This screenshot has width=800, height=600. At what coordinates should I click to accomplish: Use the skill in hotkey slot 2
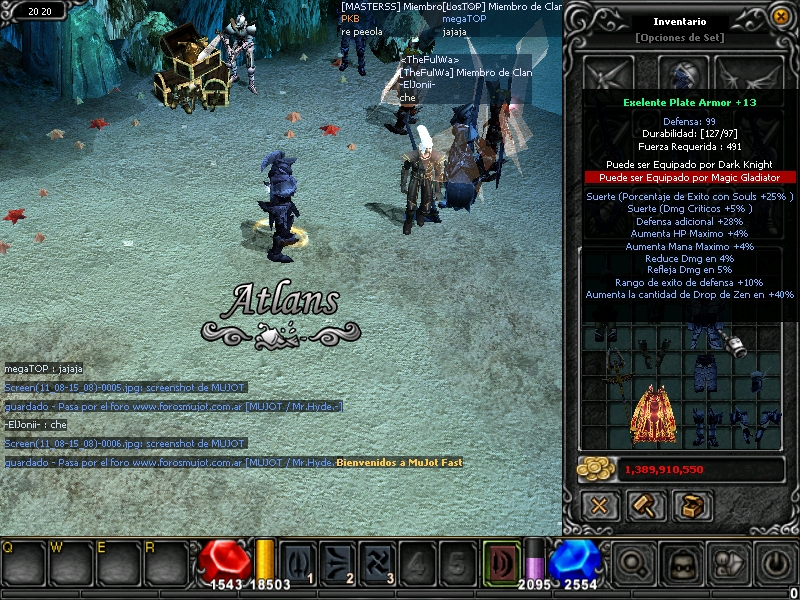point(338,561)
